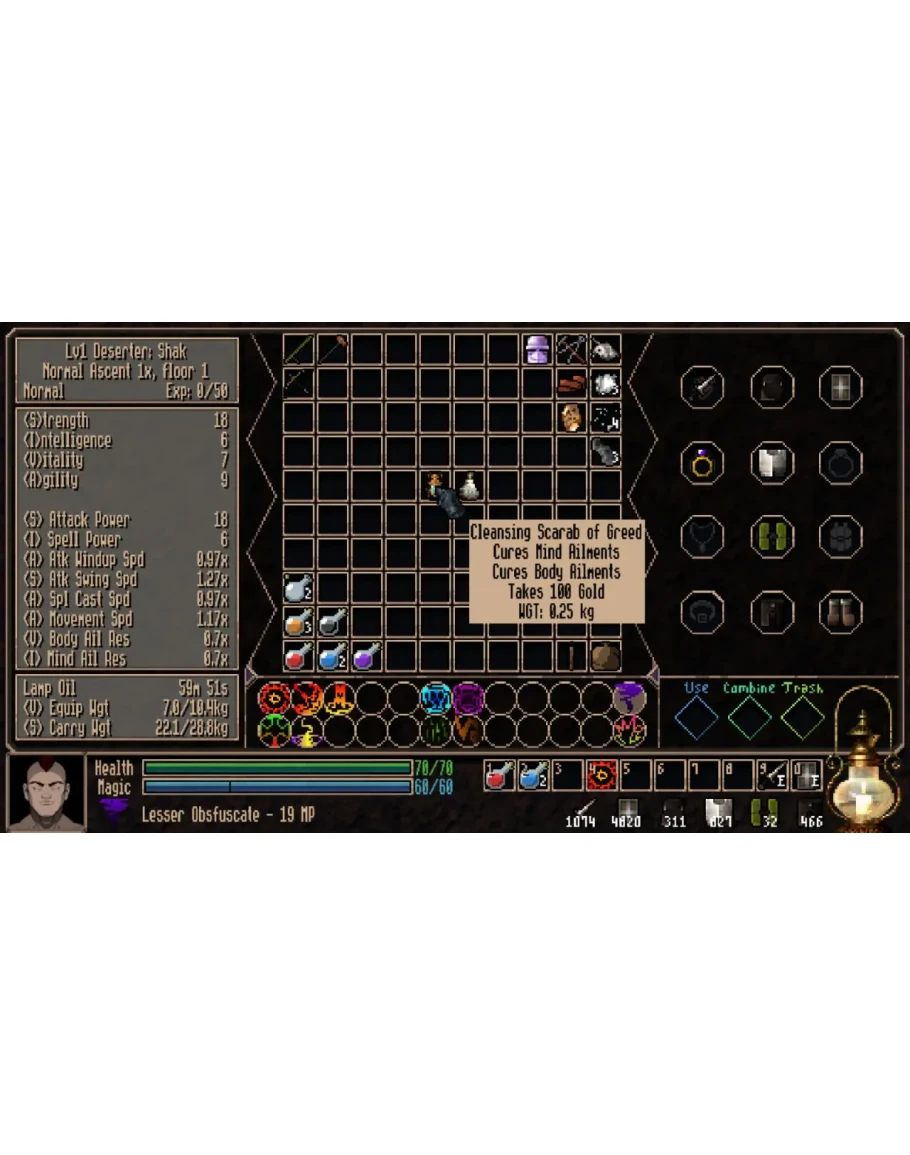The height and width of the screenshot is (1155, 910).
Task: Select the purple potion in the inventory
Action: coord(366,656)
